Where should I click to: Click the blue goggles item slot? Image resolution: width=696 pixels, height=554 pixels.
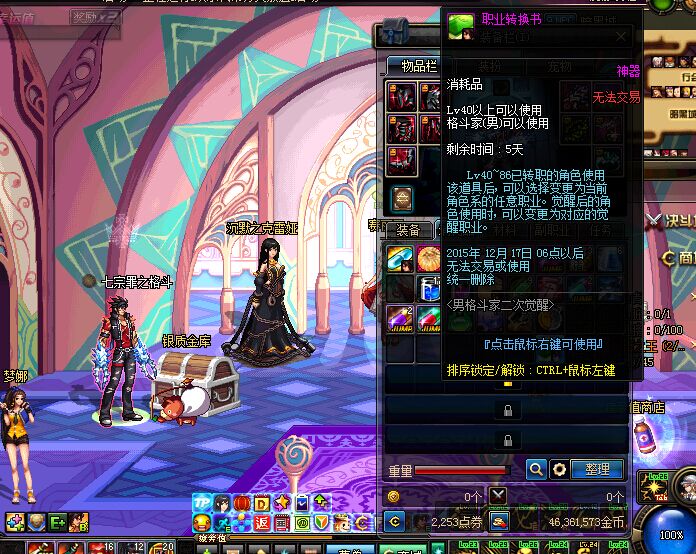click(x=399, y=258)
